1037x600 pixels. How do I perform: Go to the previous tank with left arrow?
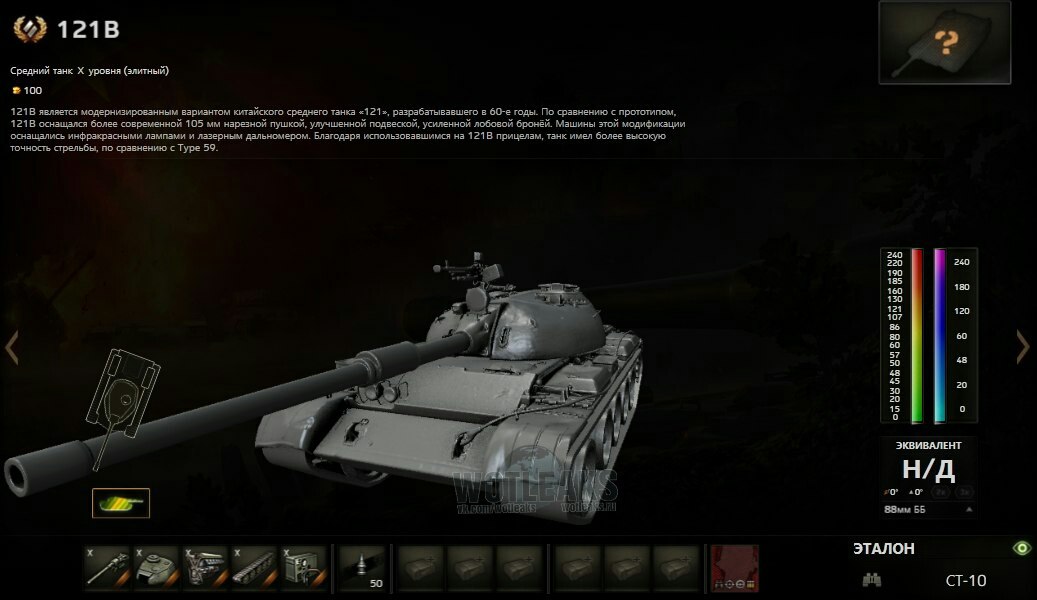click(x=12, y=348)
